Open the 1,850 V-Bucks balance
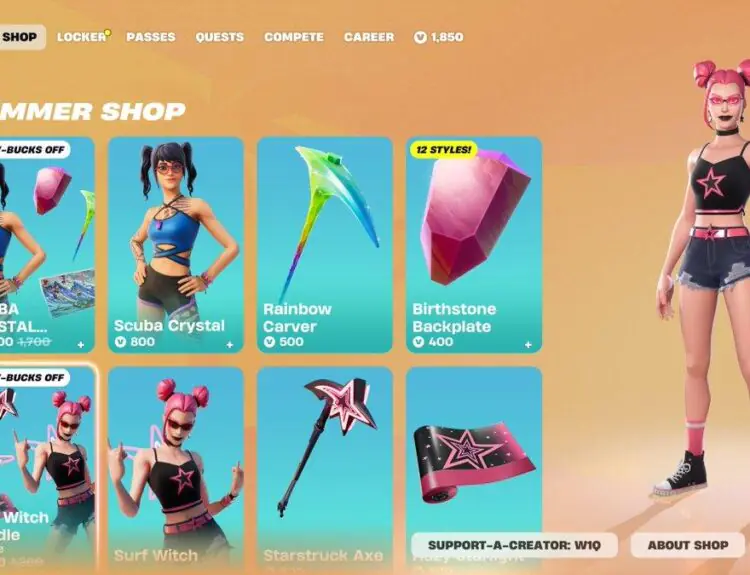The height and width of the screenshot is (575, 750). pos(439,37)
